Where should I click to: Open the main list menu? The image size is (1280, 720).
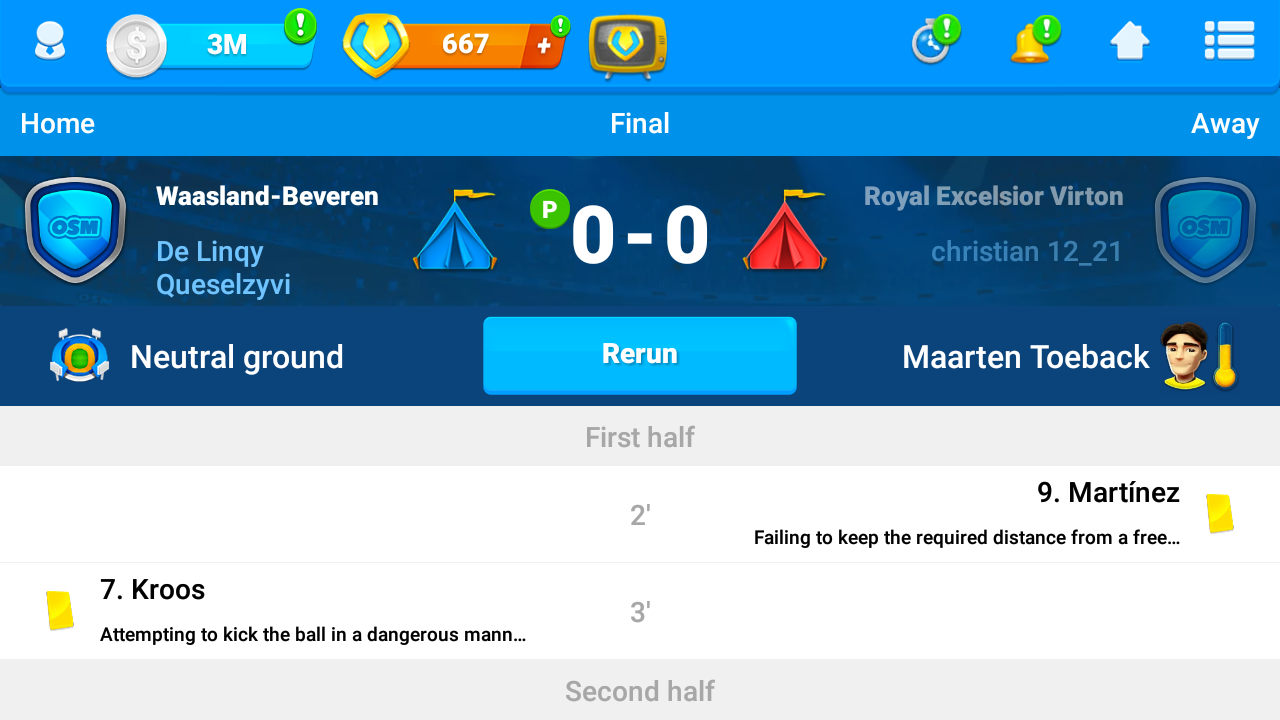tap(1229, 42)
